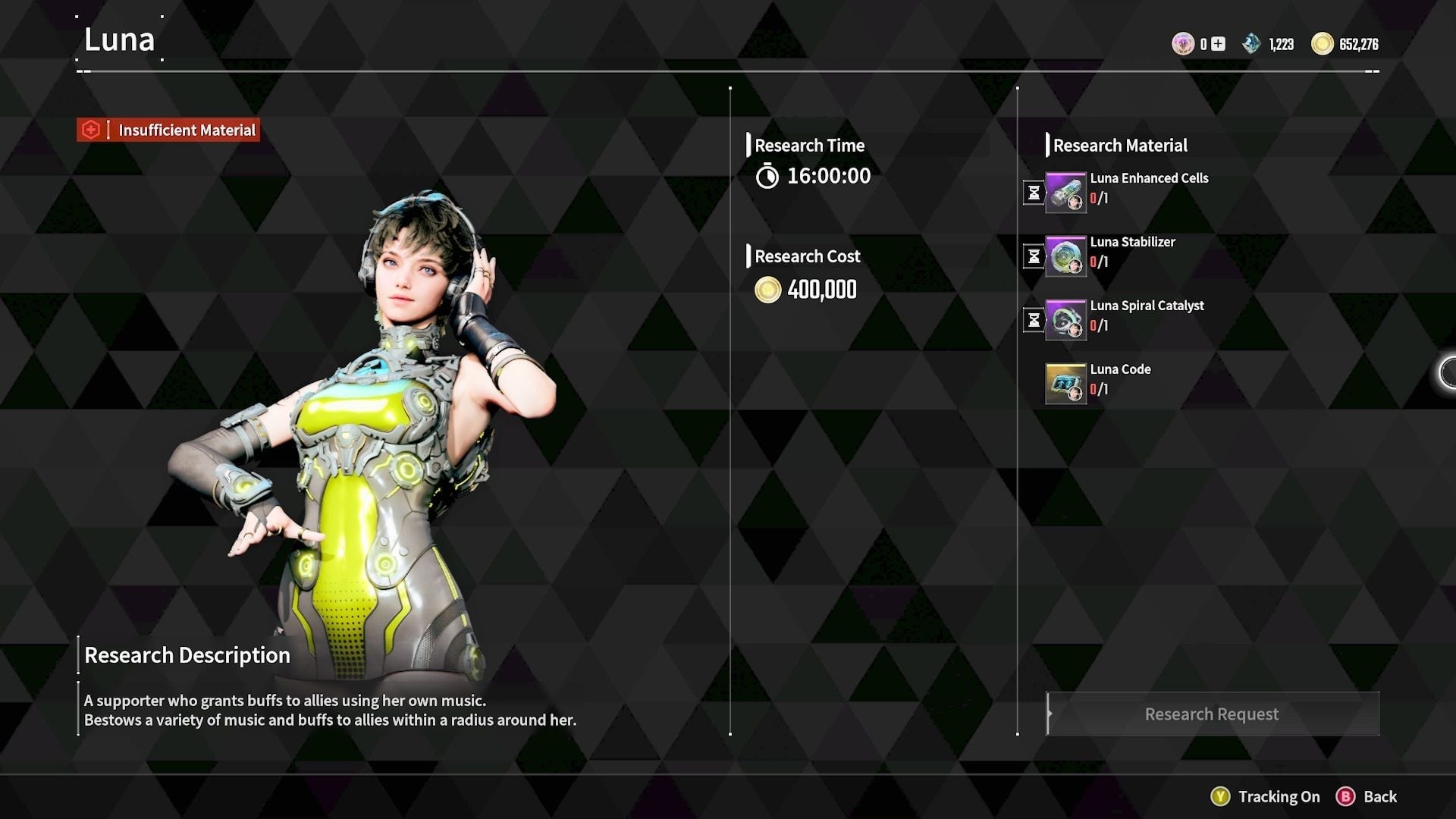
Task: Select the Luna Stabilizer material thumbnail
Action: pyautogui.click(x=1065, y=256)
